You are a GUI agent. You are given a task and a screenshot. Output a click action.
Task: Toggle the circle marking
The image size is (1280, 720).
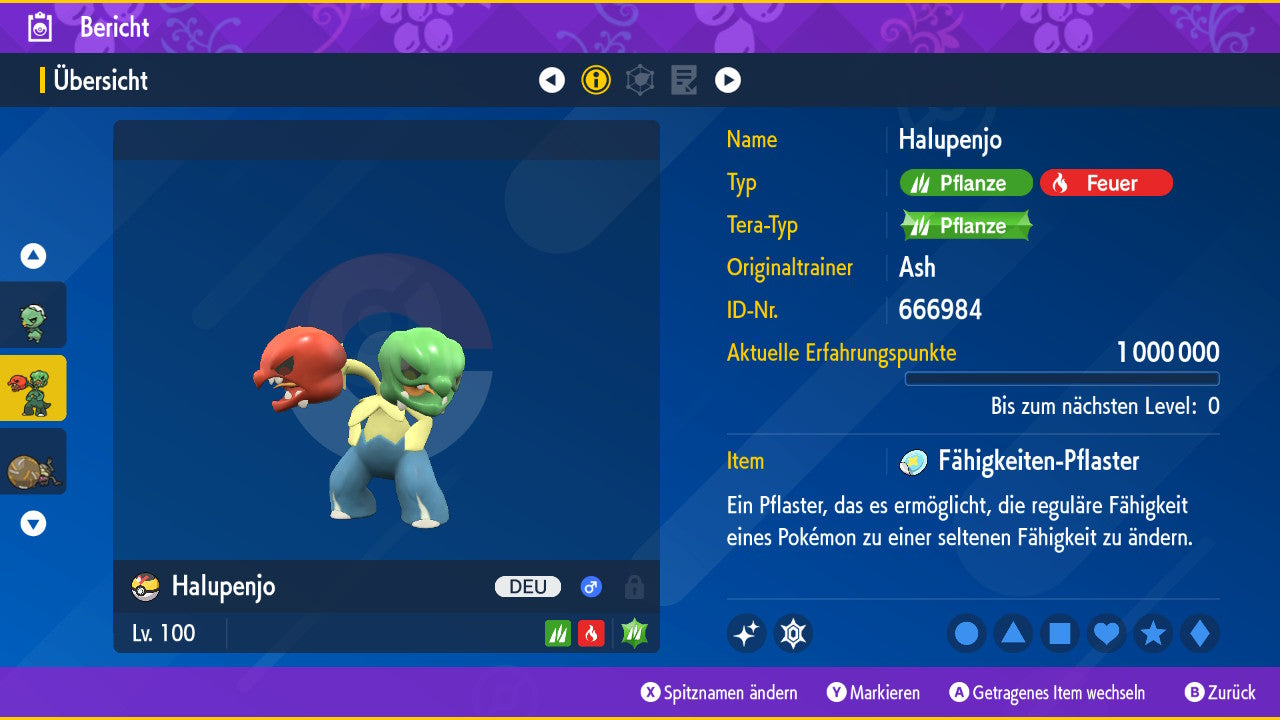(967, 634)
